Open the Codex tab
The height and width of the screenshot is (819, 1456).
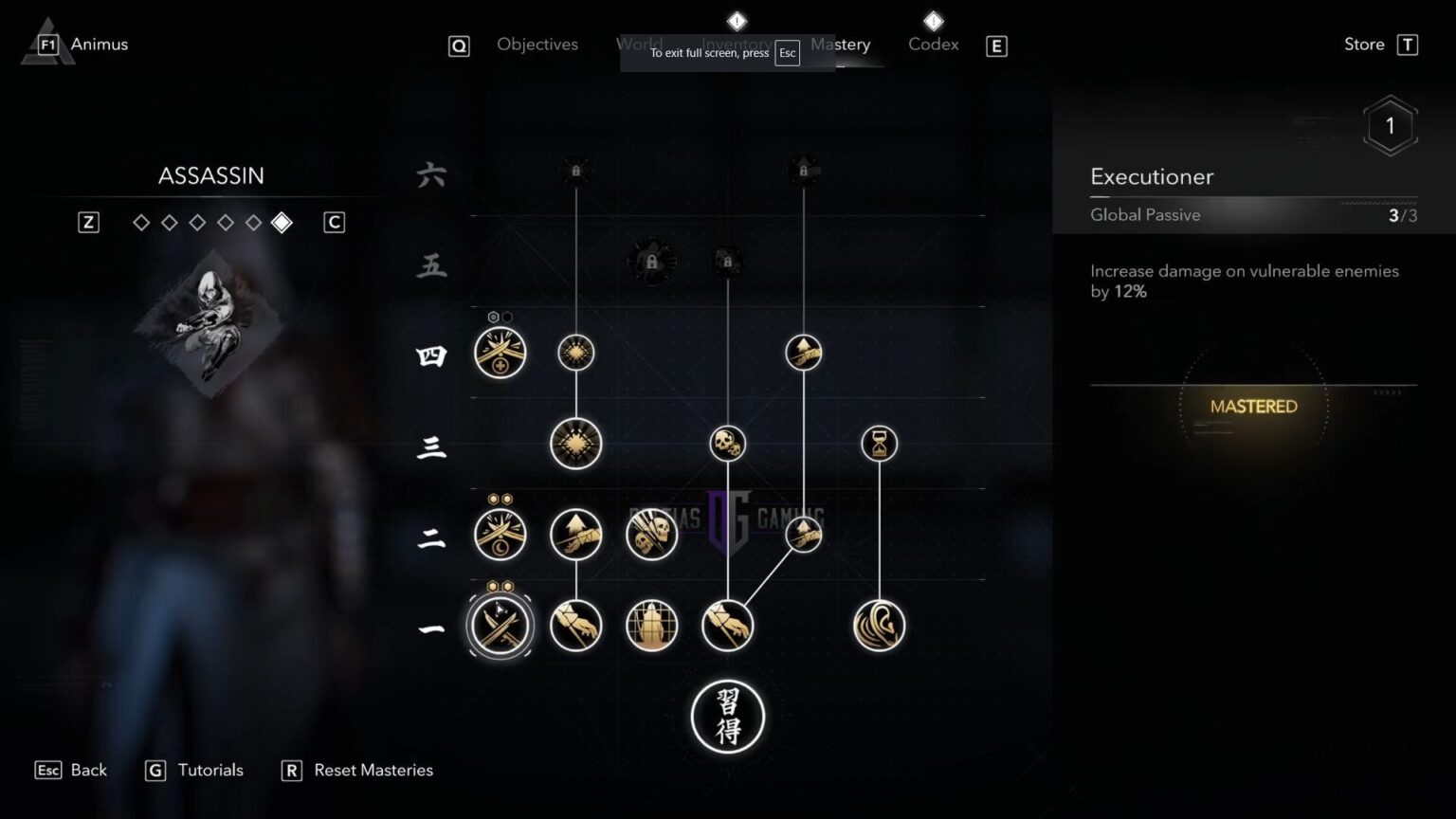pyautogui.click(x=933, y=44)
